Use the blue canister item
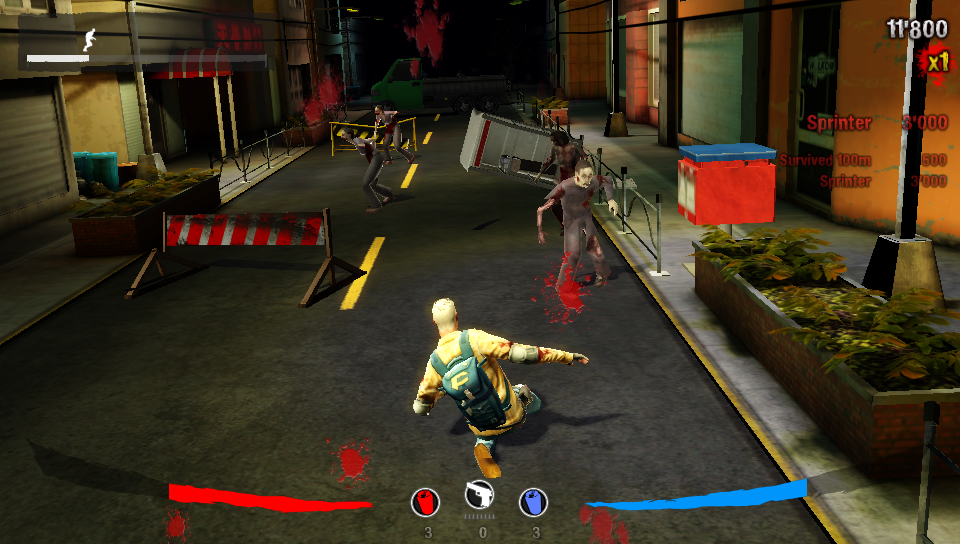The image size is (960, 544). click(534, 502)
